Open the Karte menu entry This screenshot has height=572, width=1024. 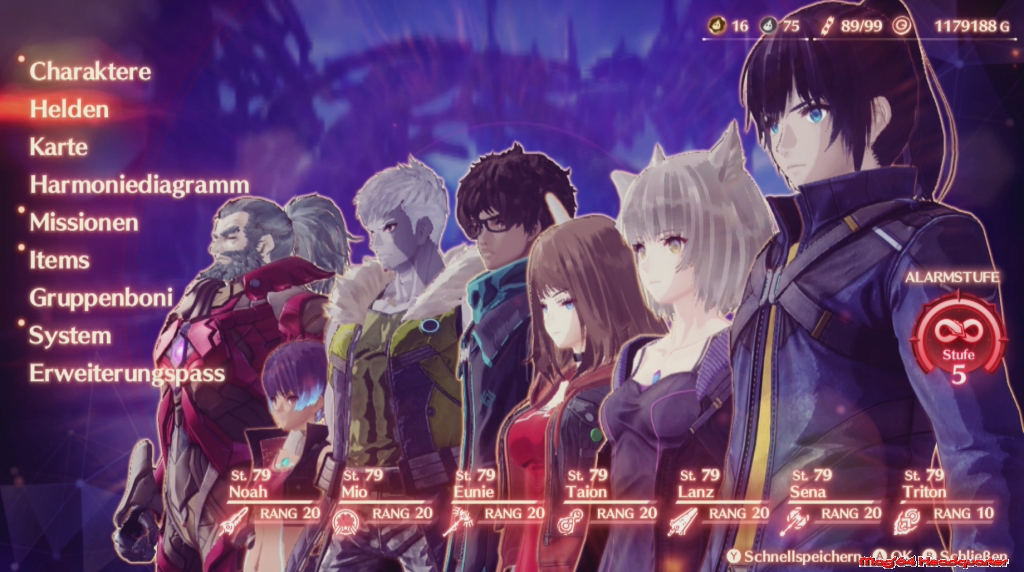point(59,147)
